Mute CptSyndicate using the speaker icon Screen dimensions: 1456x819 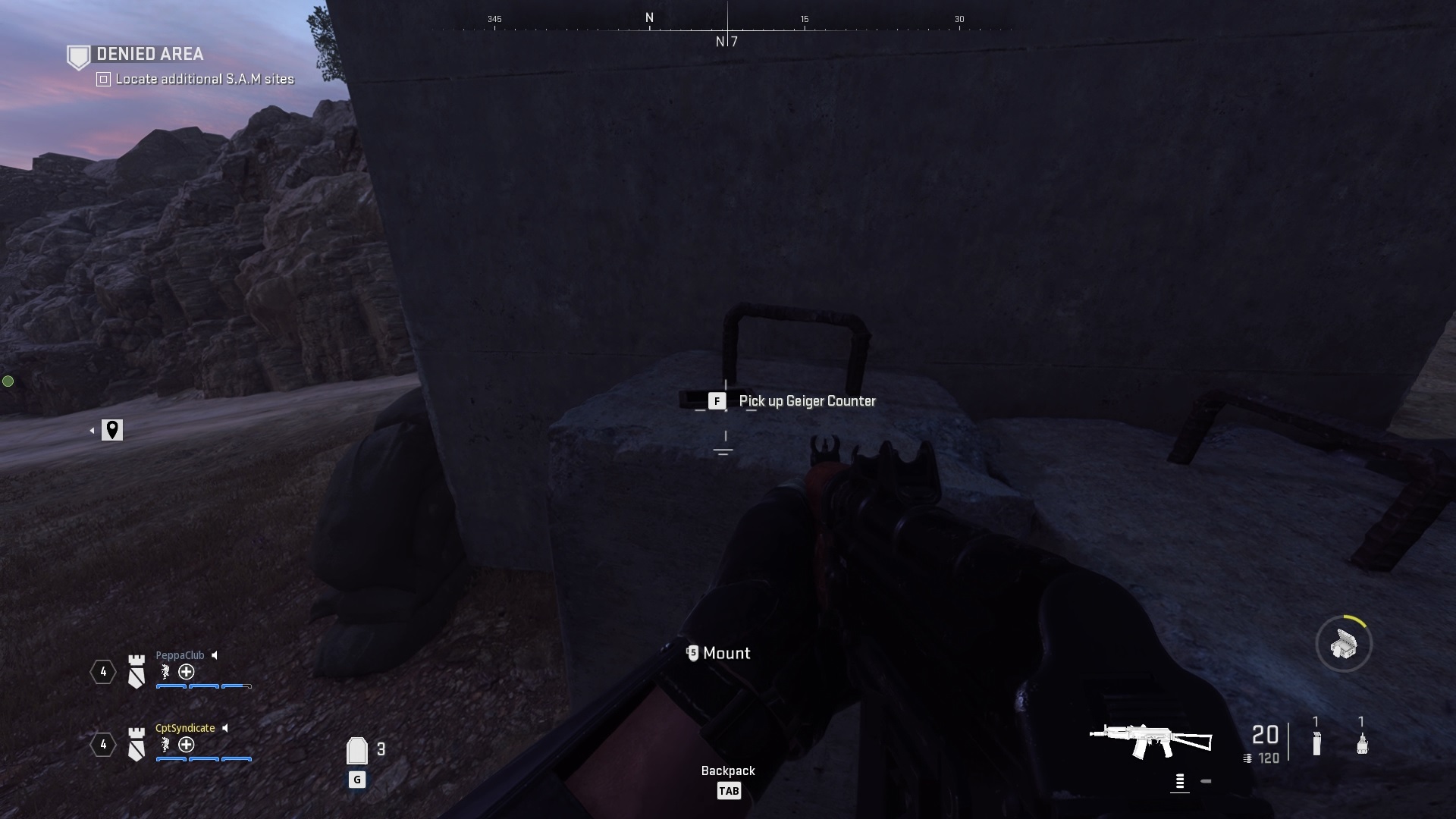click(225, 728)
